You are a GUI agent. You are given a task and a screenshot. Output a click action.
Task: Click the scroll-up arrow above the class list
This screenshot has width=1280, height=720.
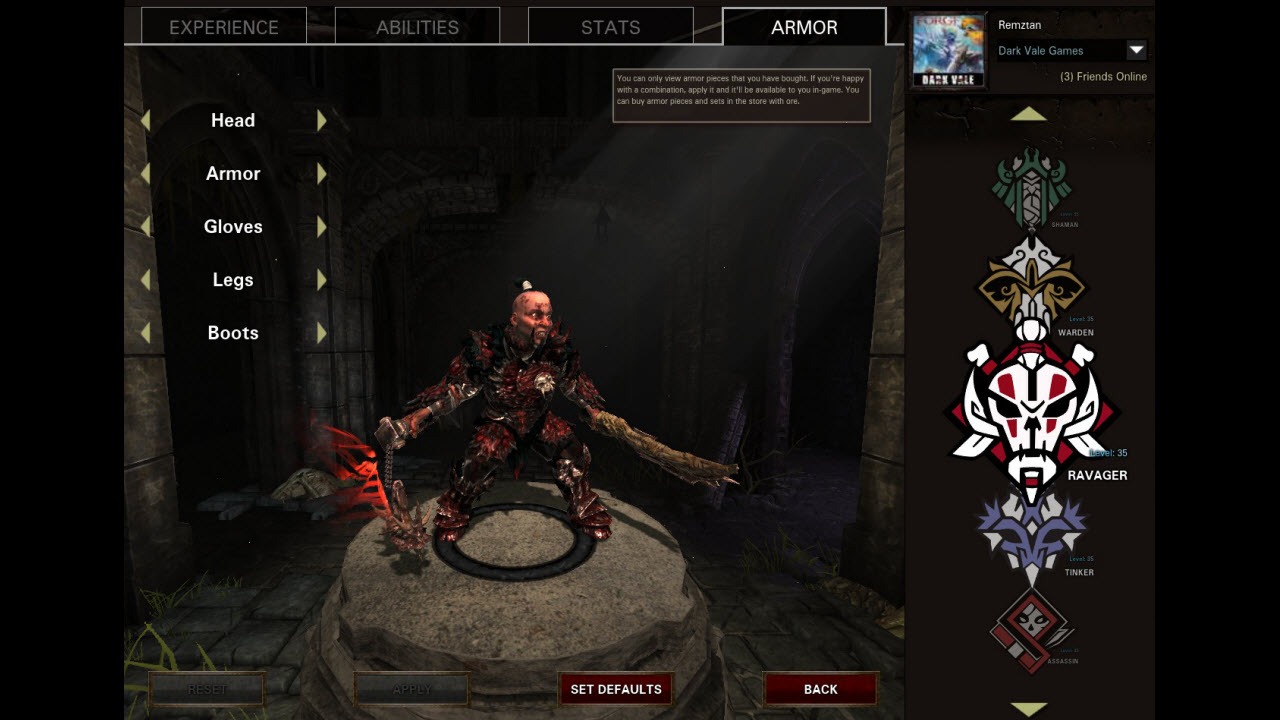pyautogui.click(x=1030, y=115)
